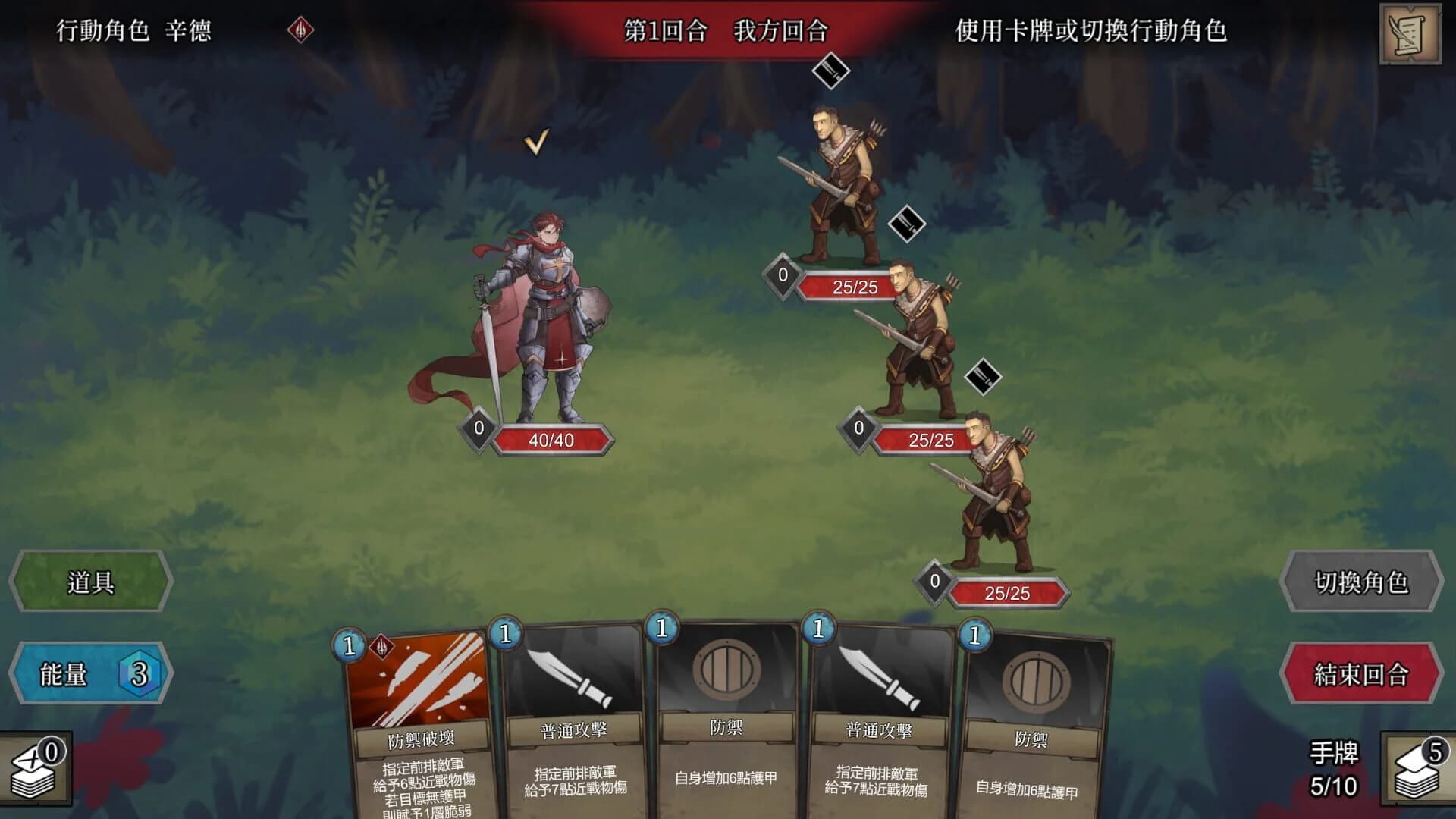Select the sword icon above the top archer
The height and width of the screenshot is (819, 1456).
tap(830, 71)
